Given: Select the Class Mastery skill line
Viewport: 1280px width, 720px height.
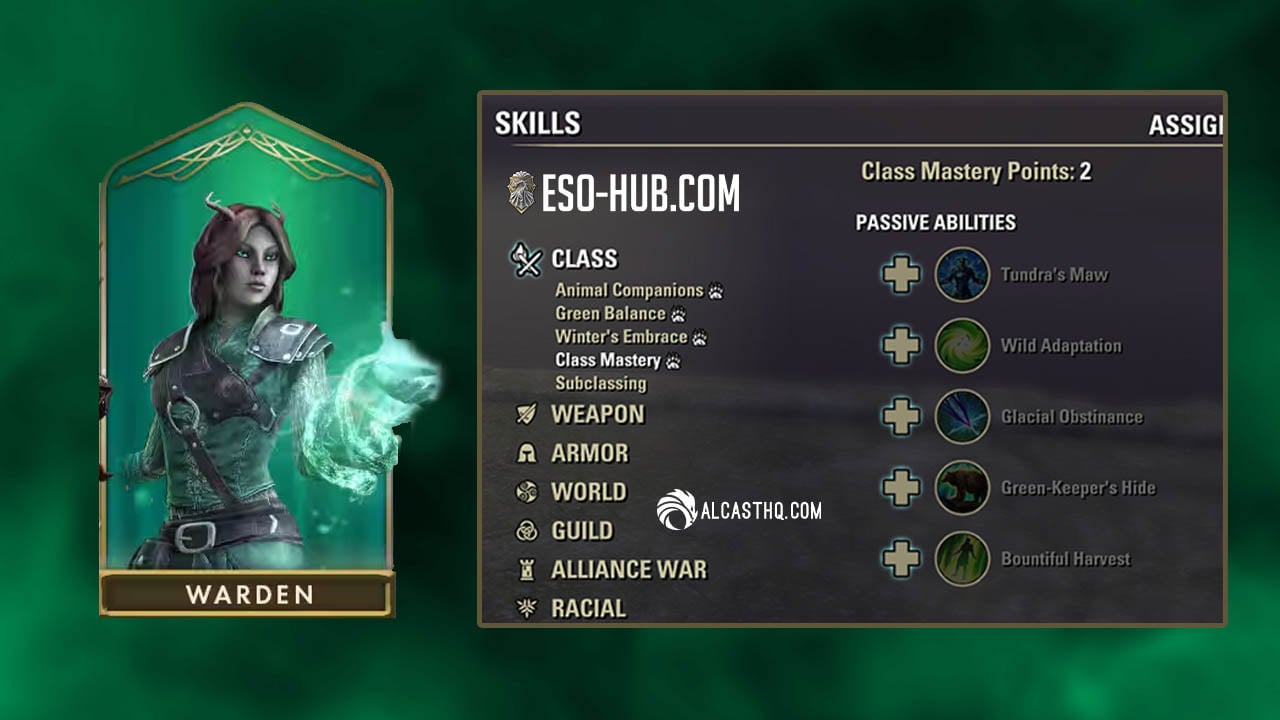Looking at the screenshot, I should 608,360.
